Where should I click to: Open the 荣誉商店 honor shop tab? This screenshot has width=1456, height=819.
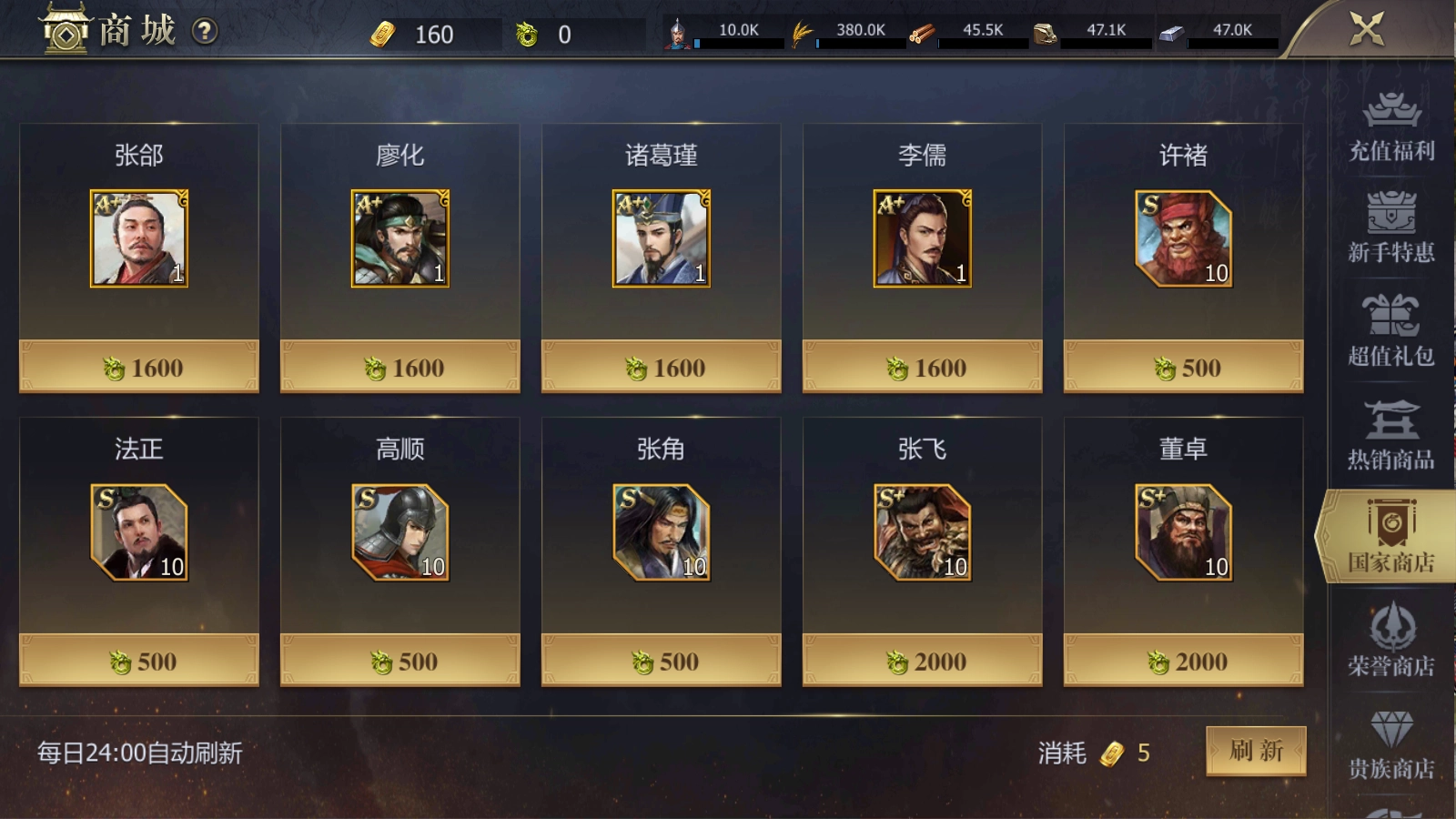click(1391, 641)
